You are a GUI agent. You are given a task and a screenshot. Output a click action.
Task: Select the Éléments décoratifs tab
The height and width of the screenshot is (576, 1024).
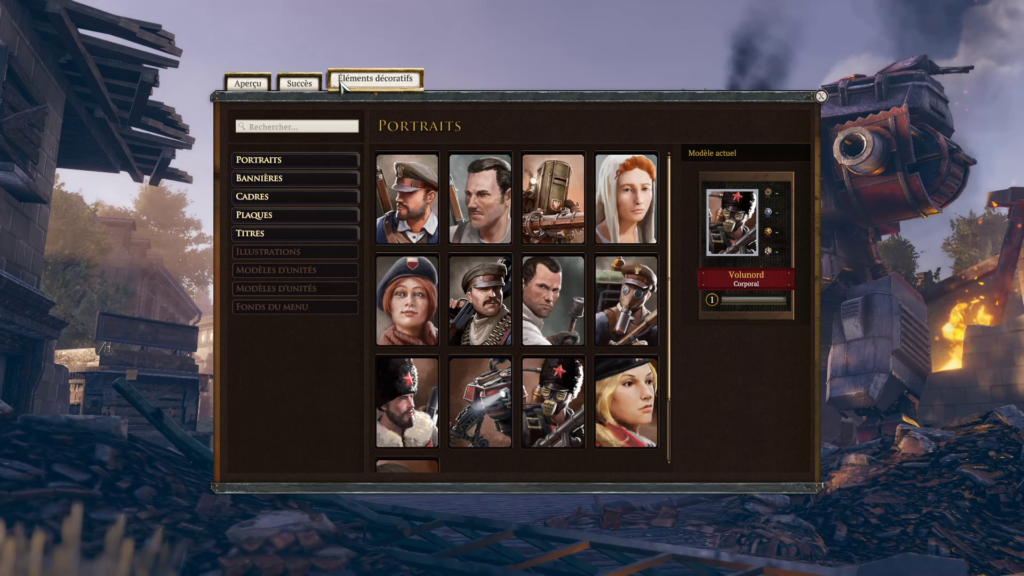376,79
